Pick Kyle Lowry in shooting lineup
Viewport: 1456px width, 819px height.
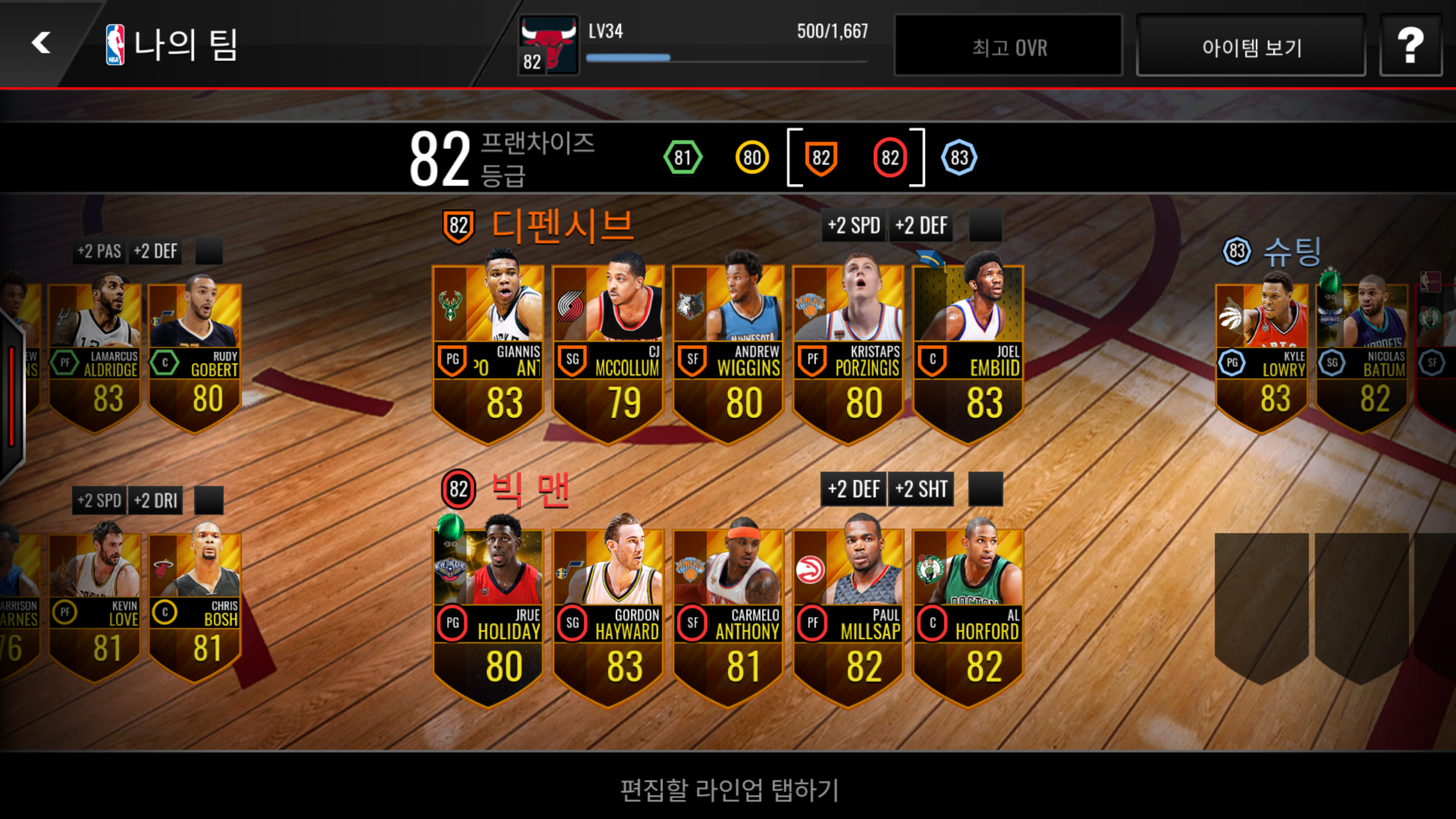(1261, 358)
